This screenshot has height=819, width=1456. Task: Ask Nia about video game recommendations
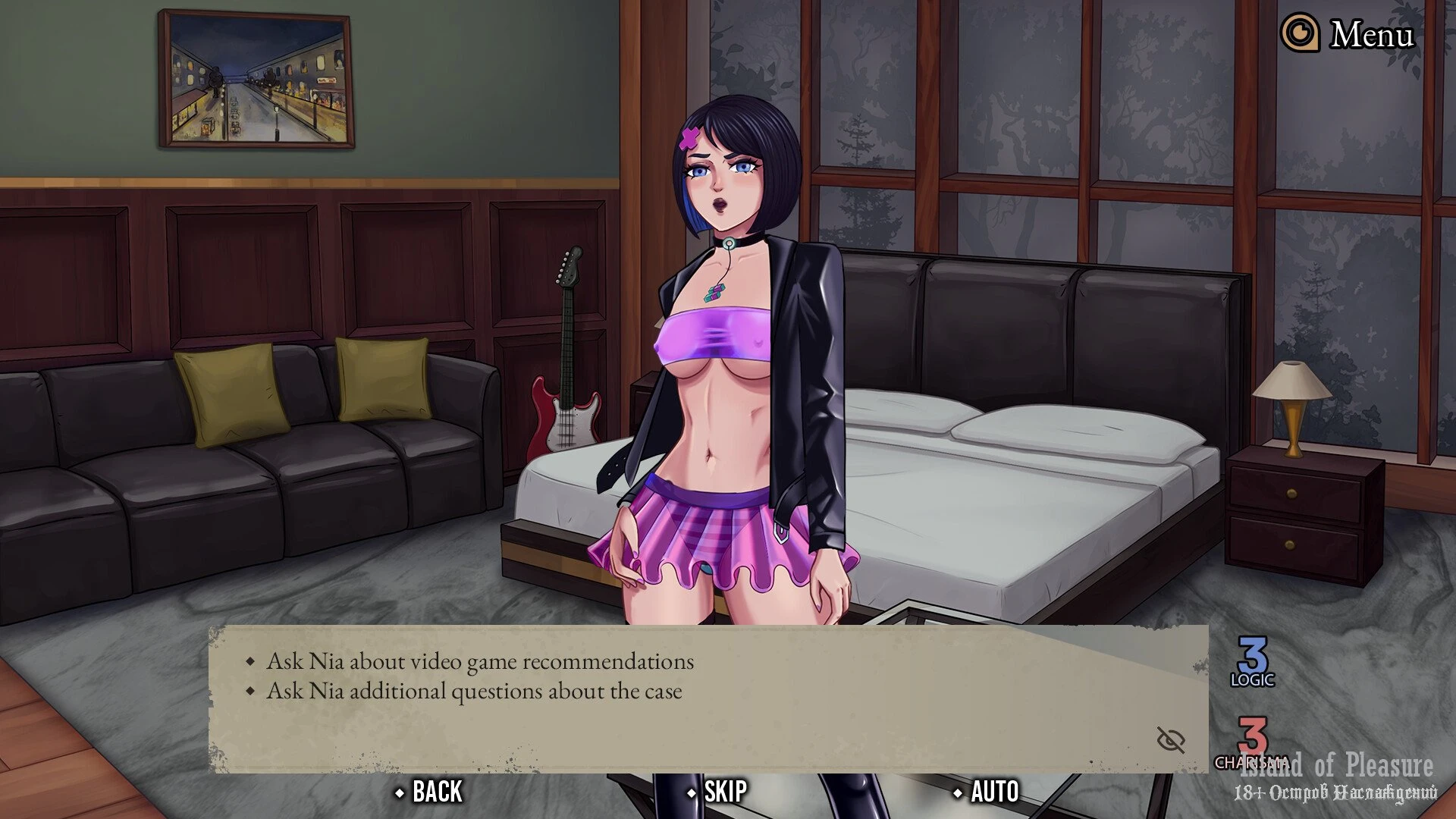click(479, 661)
